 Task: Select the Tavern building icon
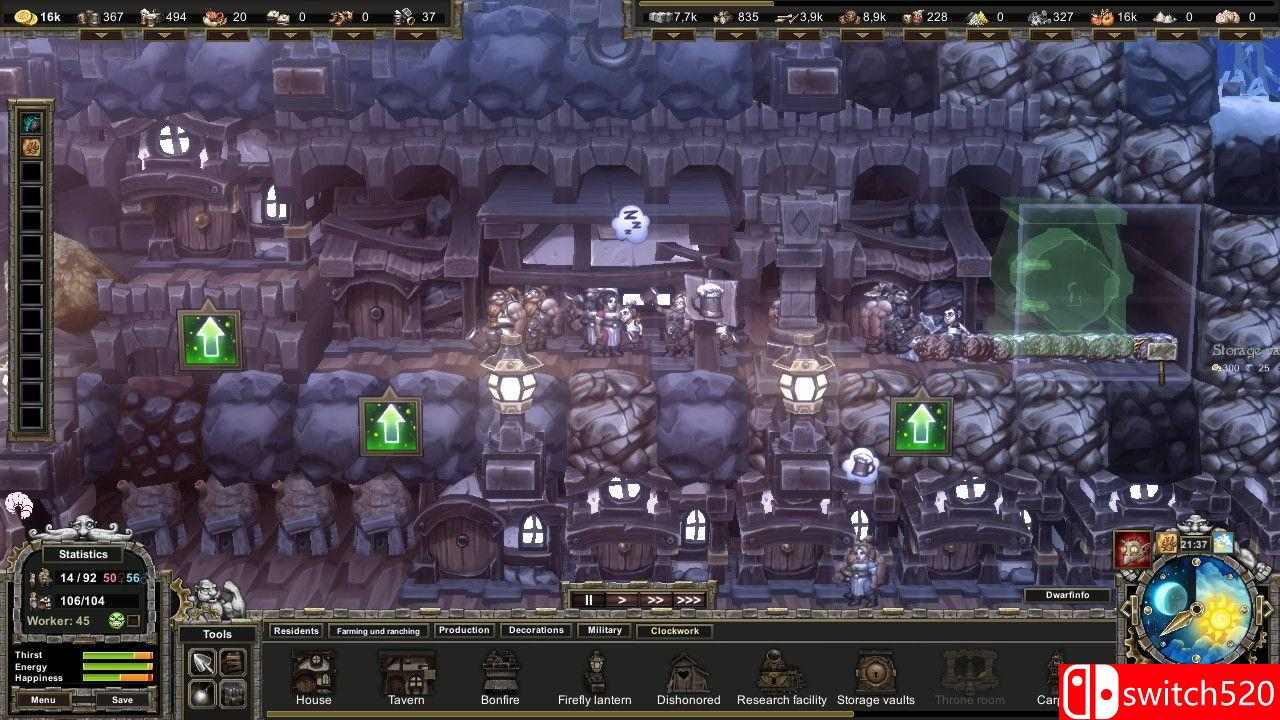[x=406, y=672]
